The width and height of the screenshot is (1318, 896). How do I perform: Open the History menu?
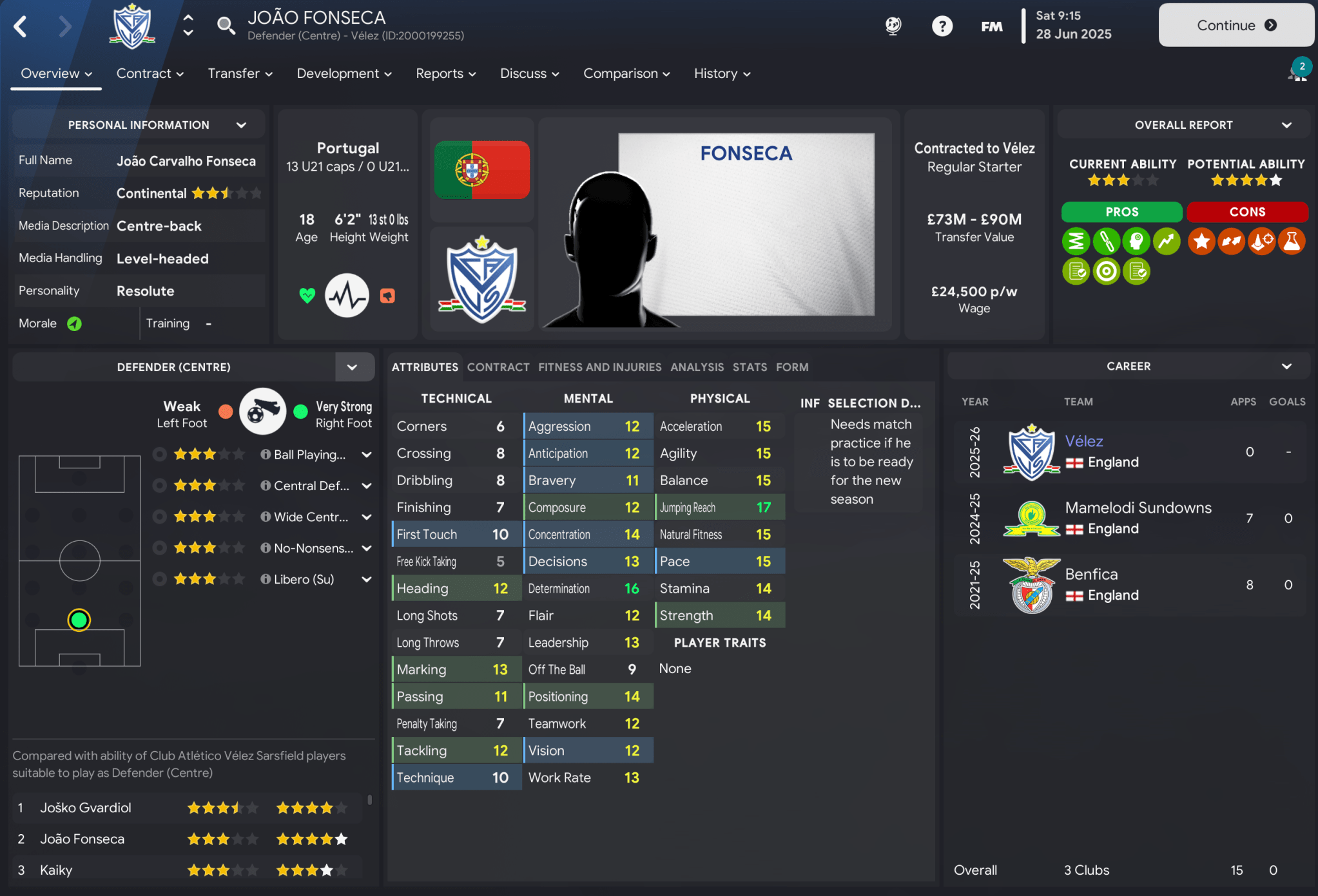click(x=720, y=73)
